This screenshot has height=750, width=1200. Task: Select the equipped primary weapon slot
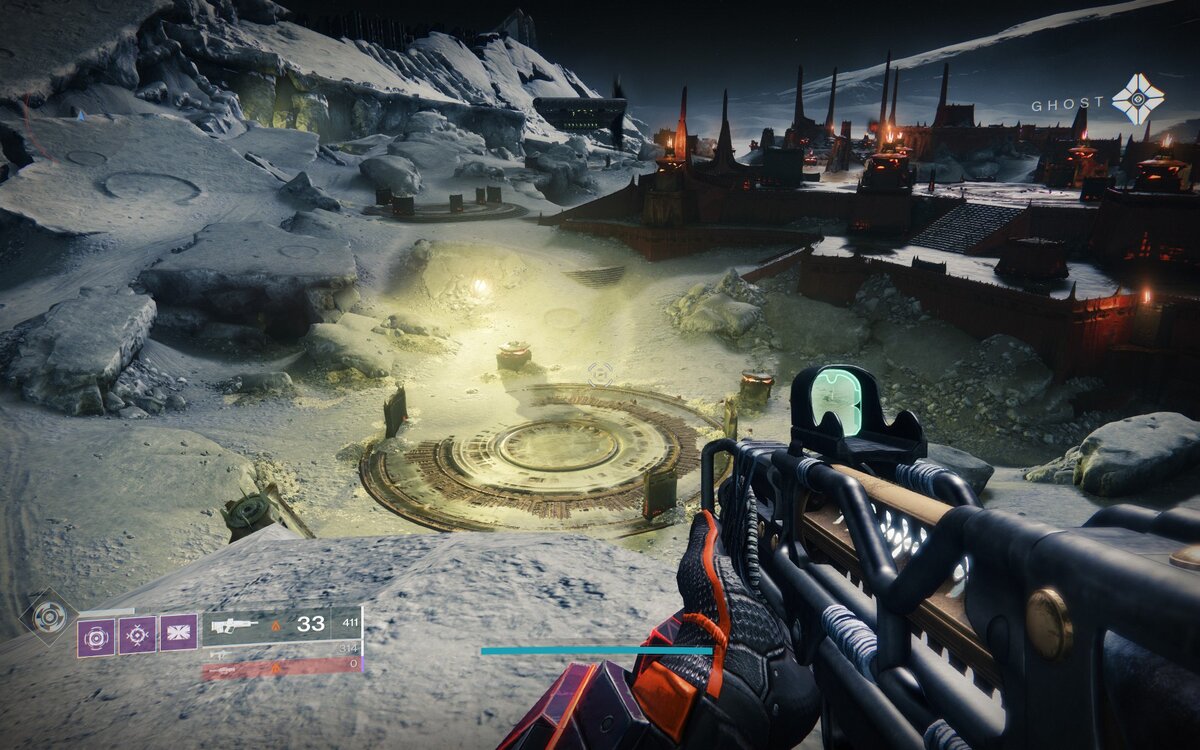tap(282, 624)
